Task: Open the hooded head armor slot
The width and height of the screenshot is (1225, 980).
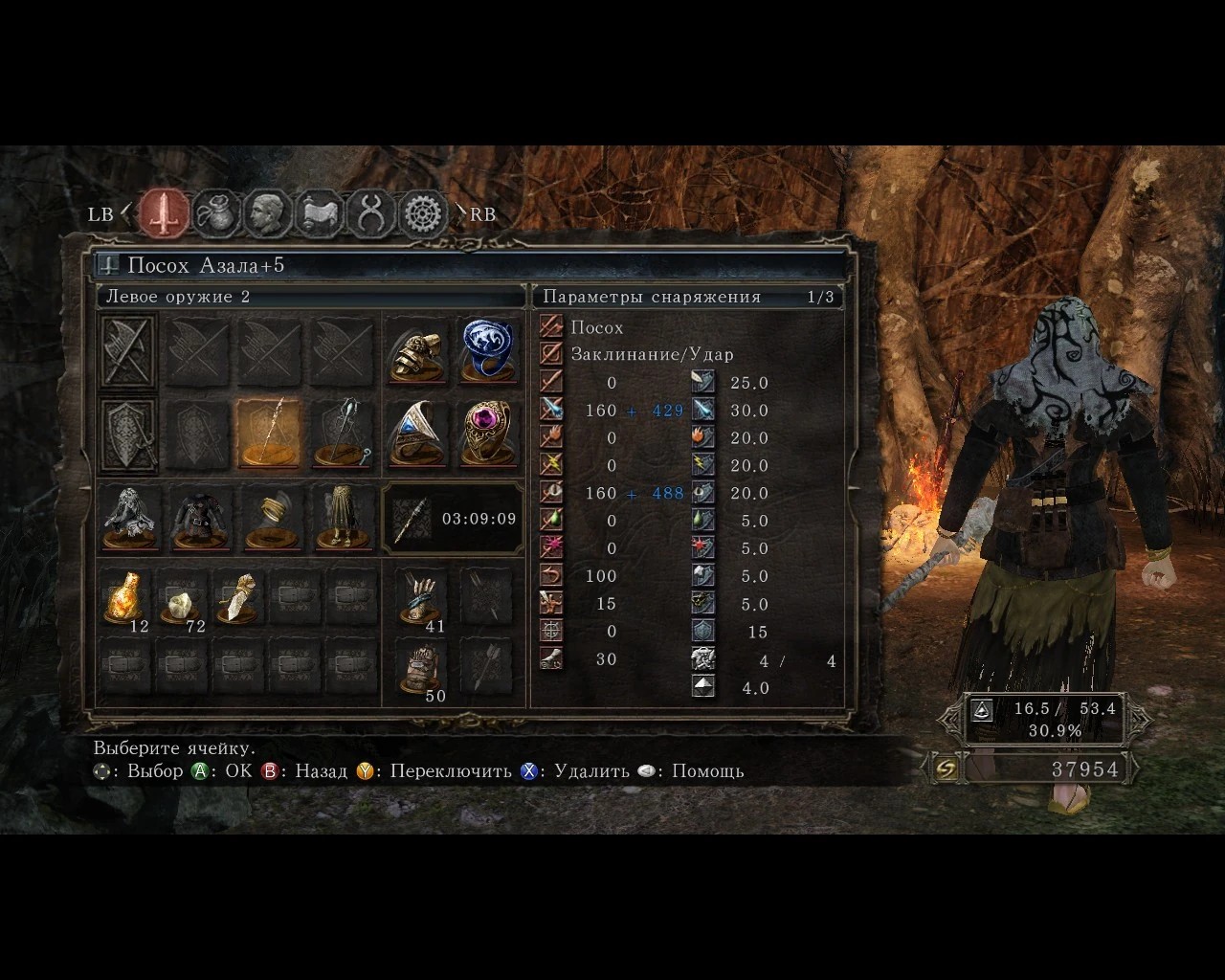Action: click(x=129, y=518)
